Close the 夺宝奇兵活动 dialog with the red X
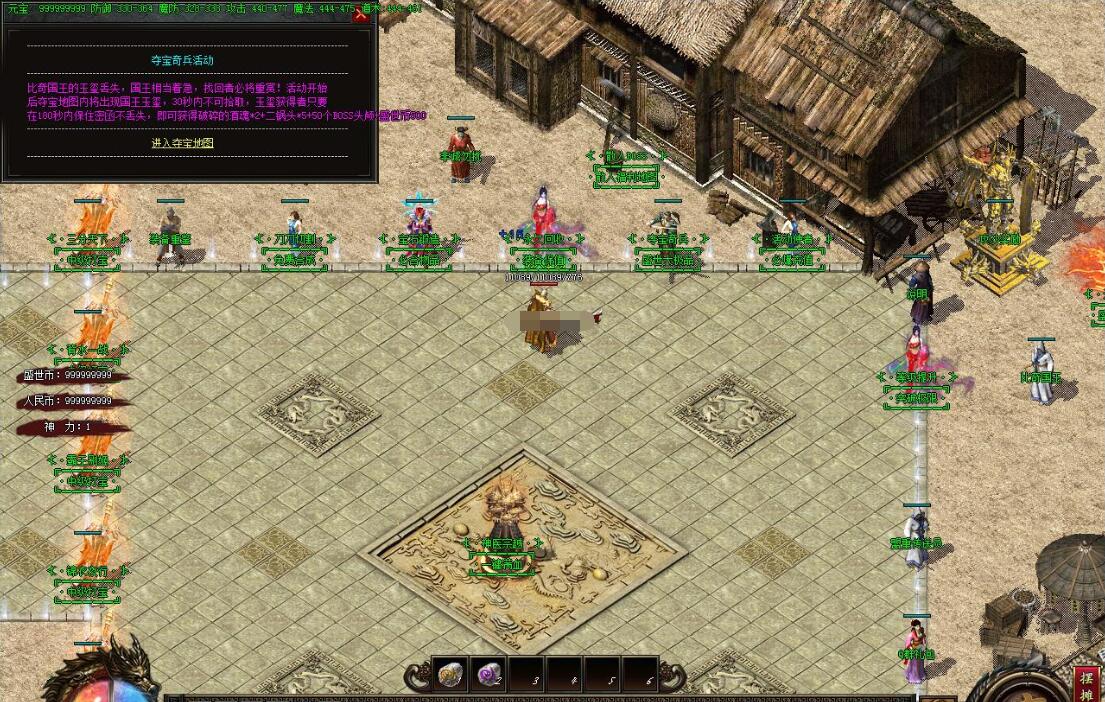This screenshot has width=1105, height=702. click(362, 14)
